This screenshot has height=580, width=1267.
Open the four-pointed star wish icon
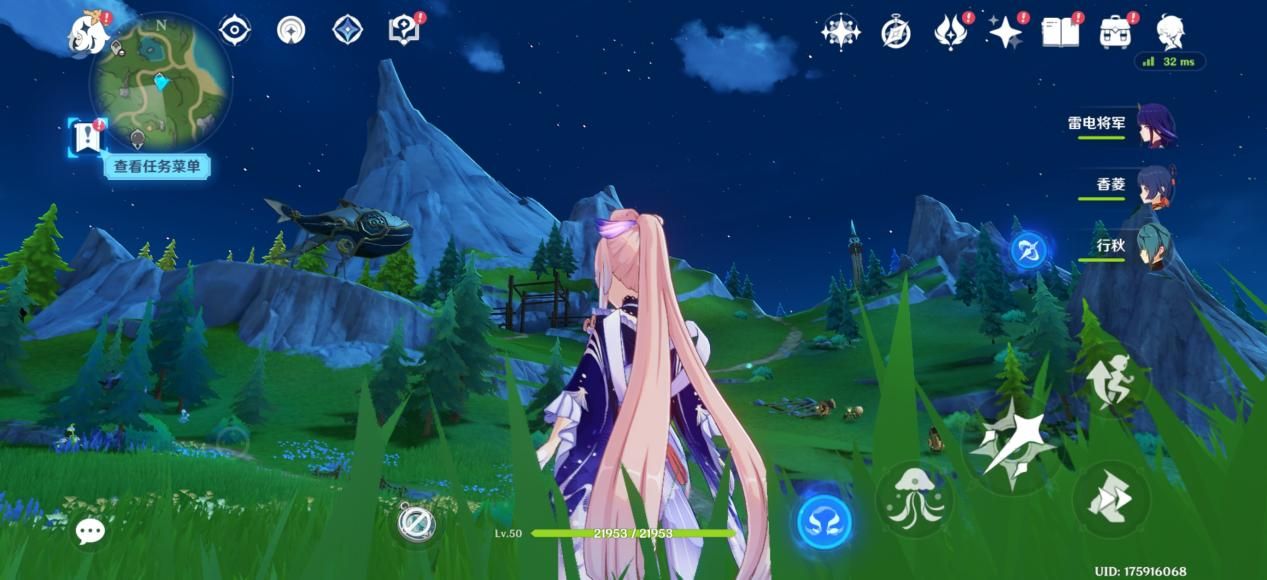(1005, 33)
